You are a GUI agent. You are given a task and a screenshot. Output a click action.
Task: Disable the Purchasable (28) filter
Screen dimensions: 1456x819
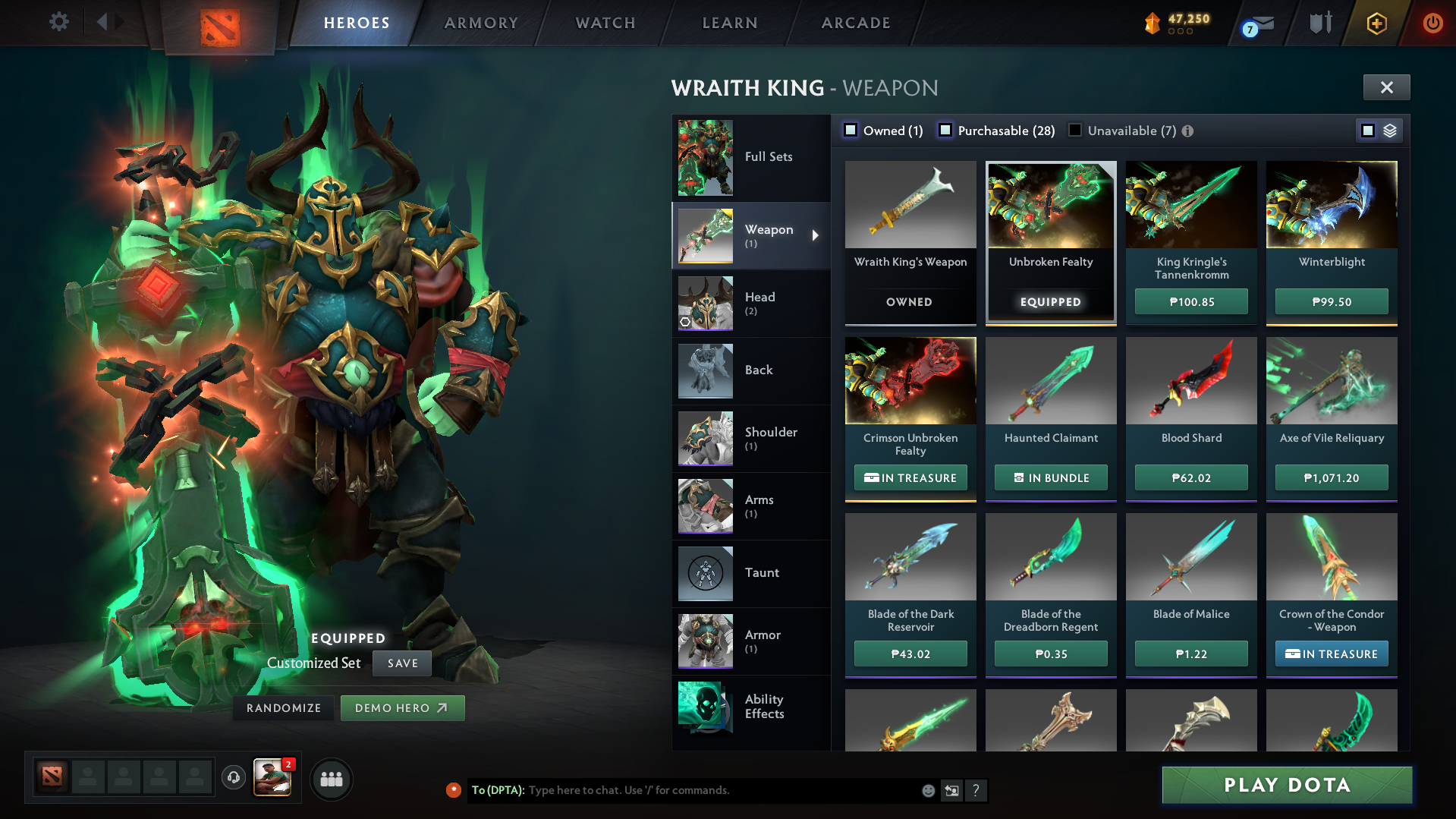pyautogui.click(x=945, y=130)
